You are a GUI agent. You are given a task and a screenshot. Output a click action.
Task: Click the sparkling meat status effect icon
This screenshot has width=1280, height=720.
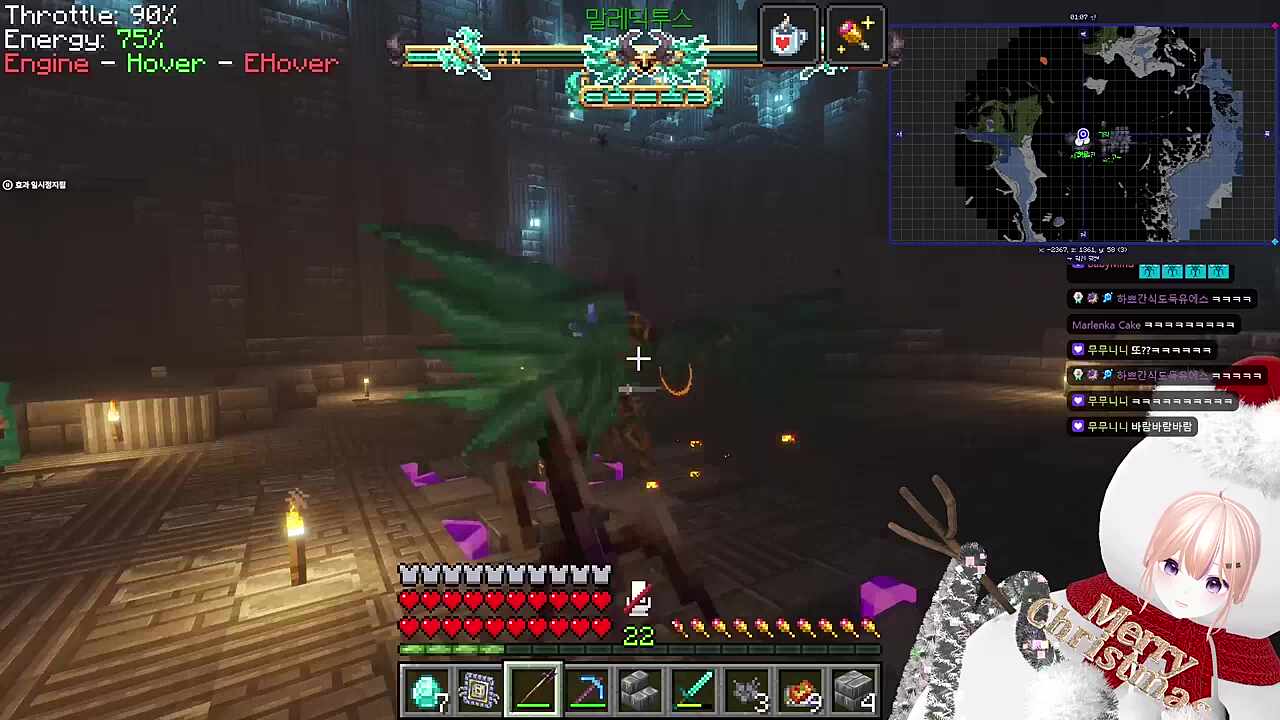[x=855, y=37]
